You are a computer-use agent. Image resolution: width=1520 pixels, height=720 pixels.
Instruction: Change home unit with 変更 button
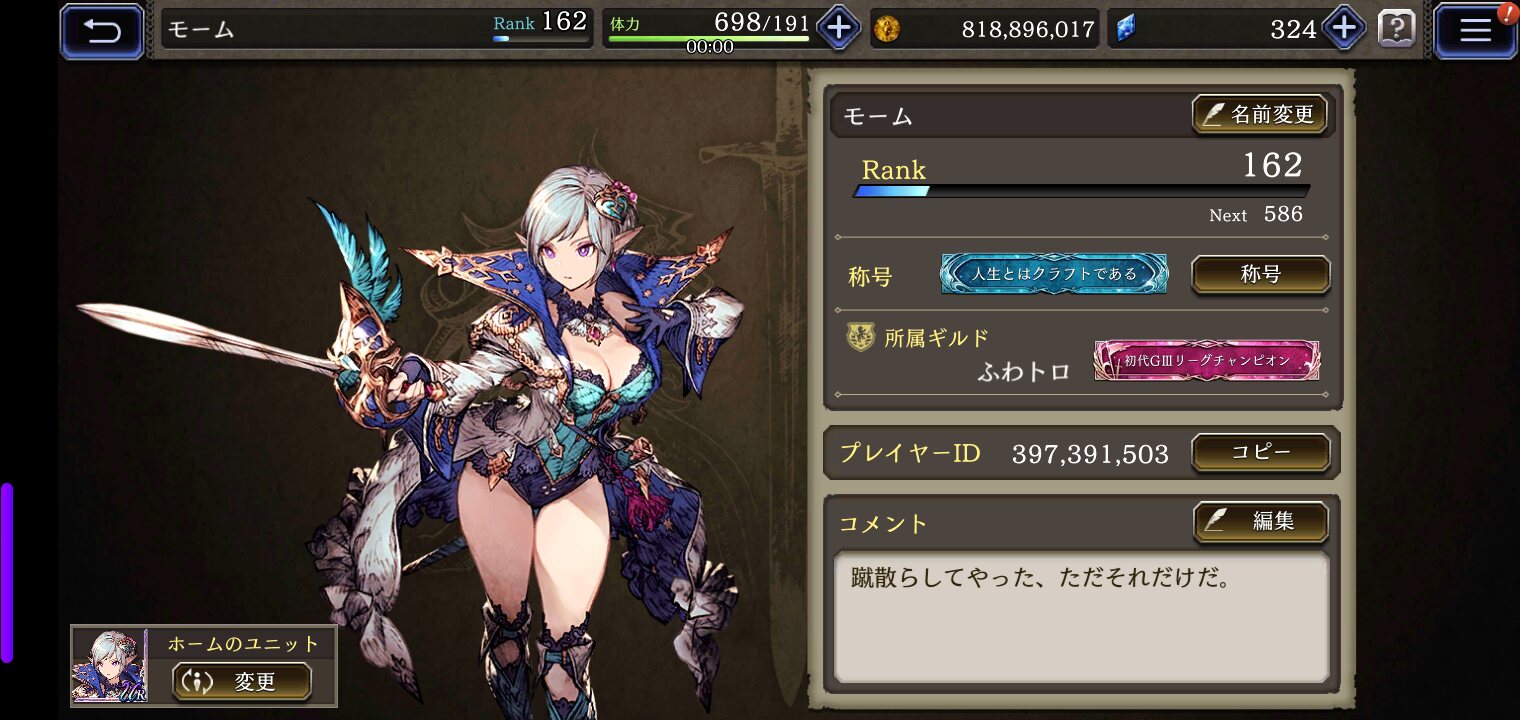(x=241, y=682)
